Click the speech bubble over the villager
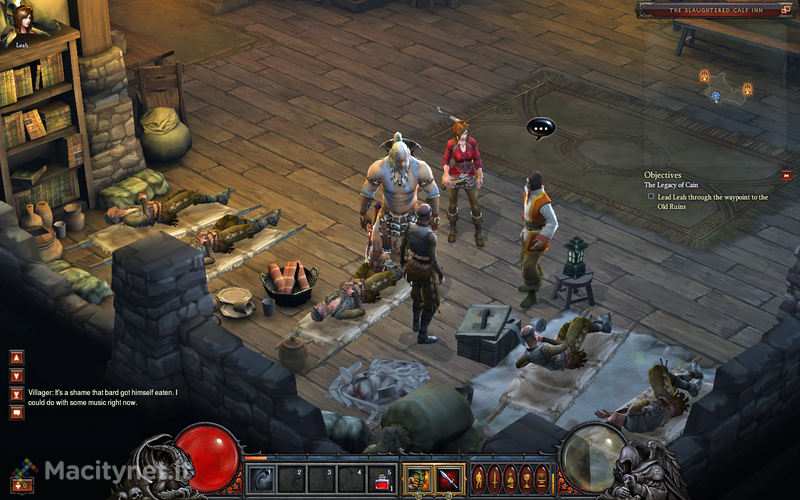Image resolution: width=800 pixels, height=500 pixels. 541,128
